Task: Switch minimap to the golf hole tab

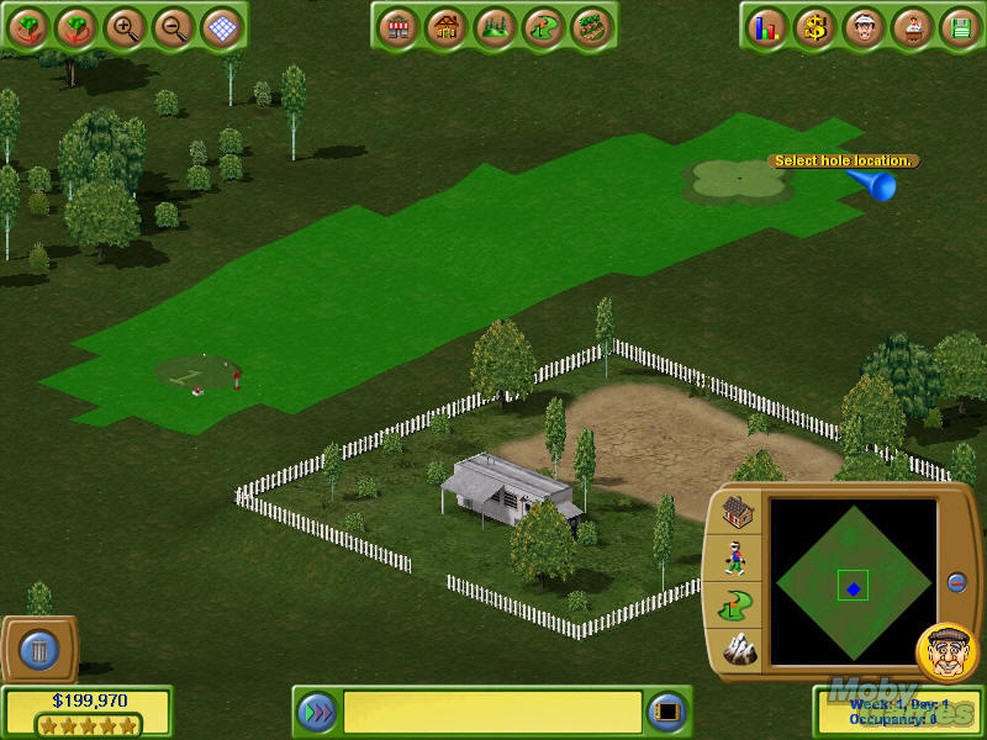Action: point(737,604)
